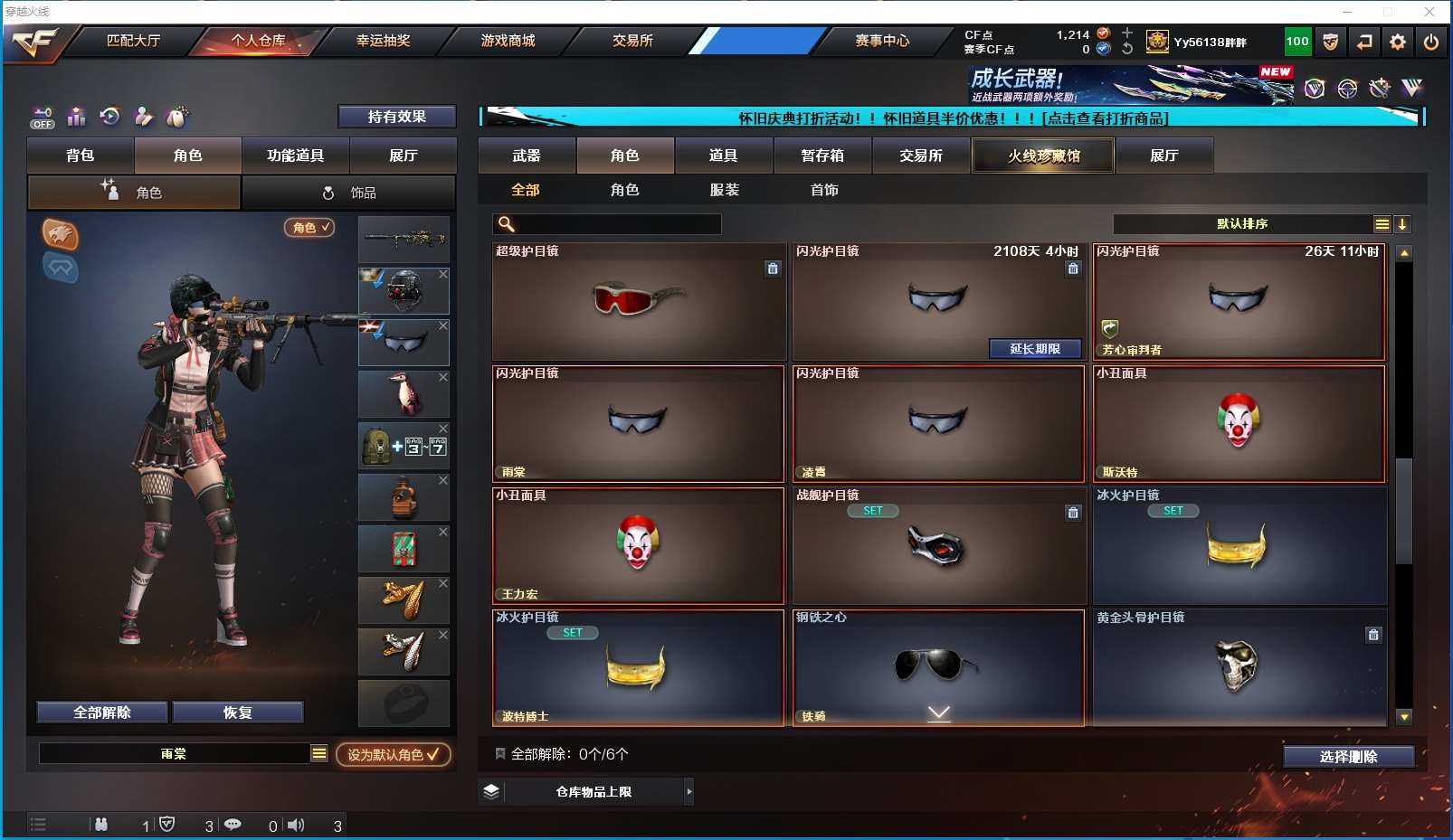
Task: Select the 黄金头骨护目镜 skull item
Action: (1239, 667)
